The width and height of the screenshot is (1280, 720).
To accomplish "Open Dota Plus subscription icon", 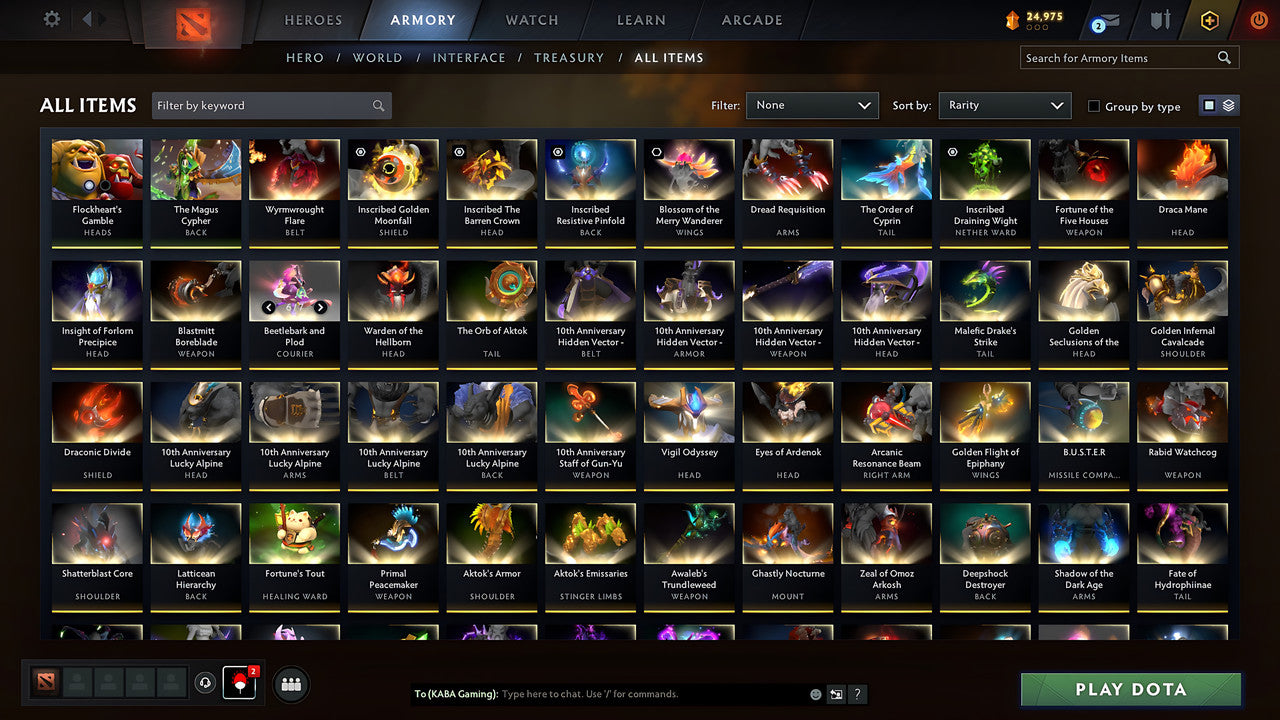I will (x=1208, y=19).
